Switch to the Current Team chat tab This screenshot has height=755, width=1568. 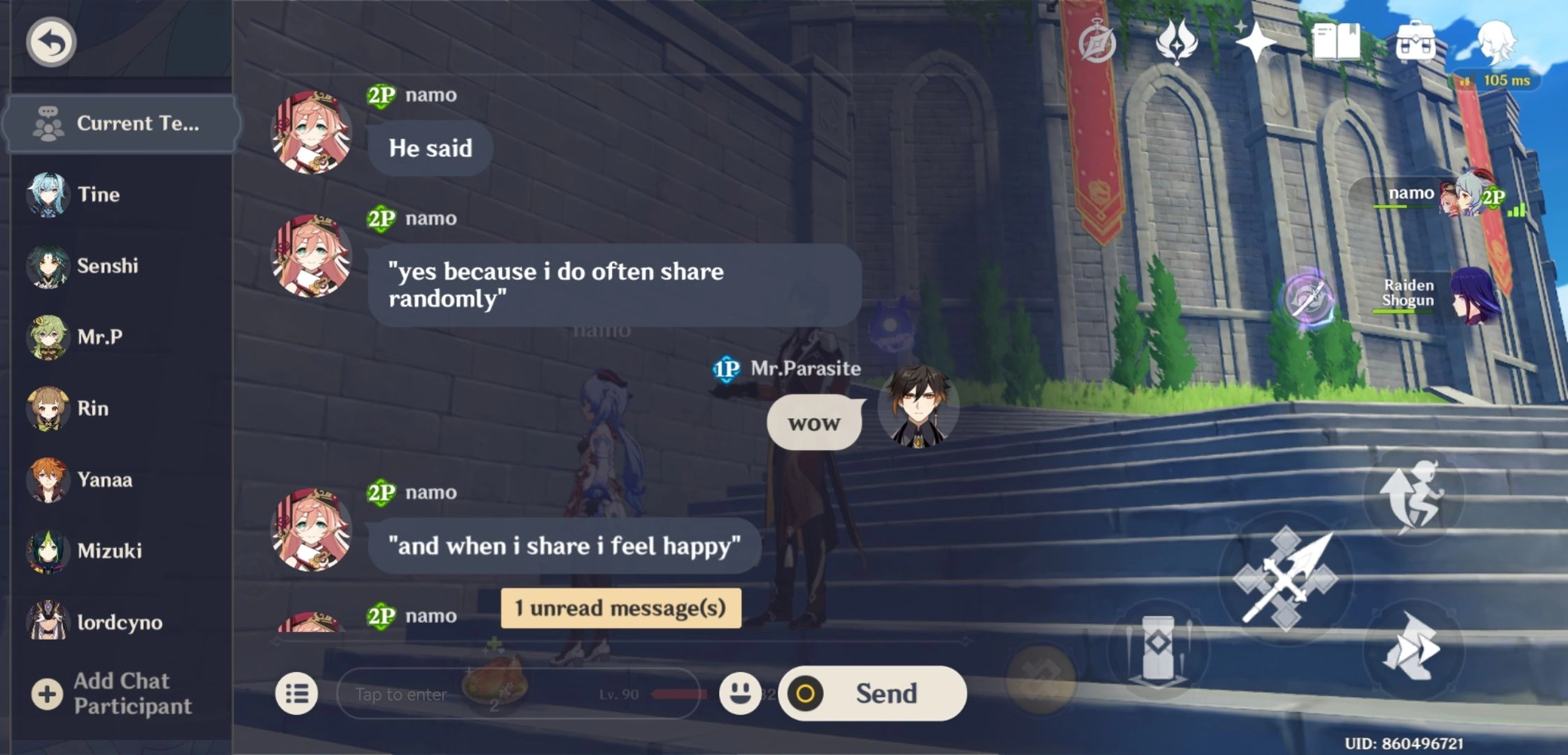(x=121, y=124)
